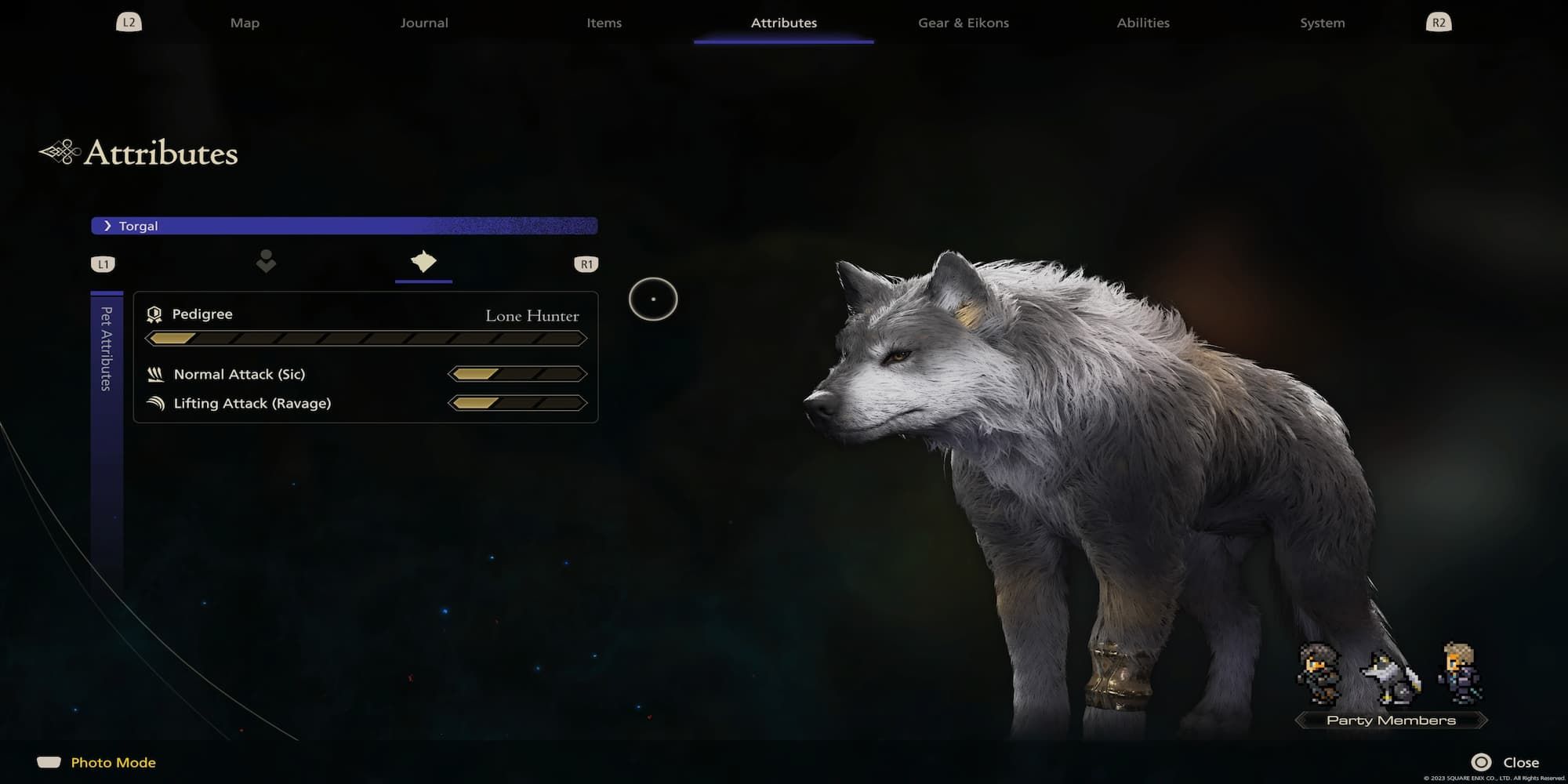
Task: Open the System menu item
Action: 1321,23
